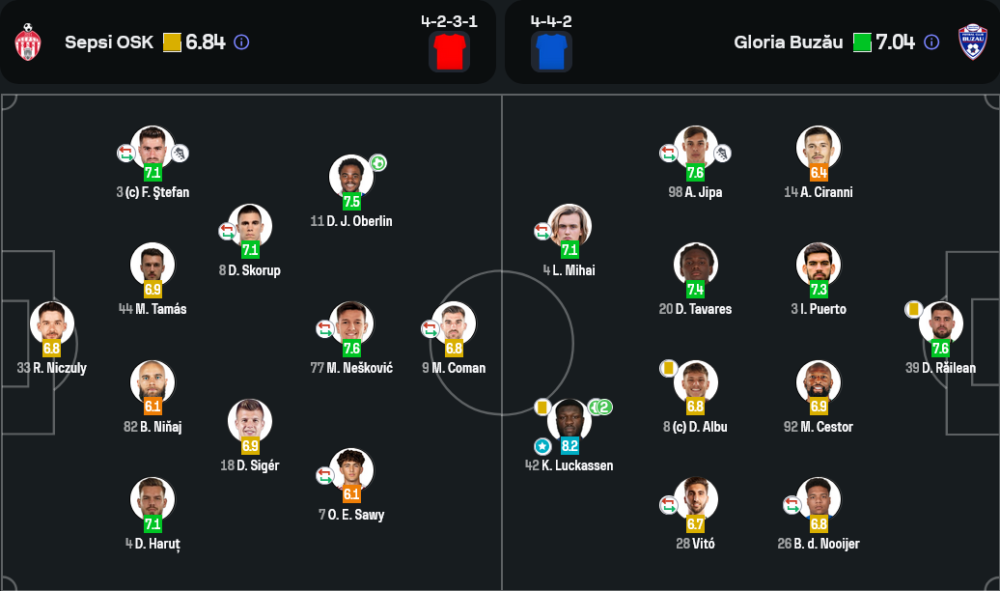Image resolution: width=1000 pixels, height=591 pixels.
Task: Select striker M. Coman
Action: [x=453, y=324]
